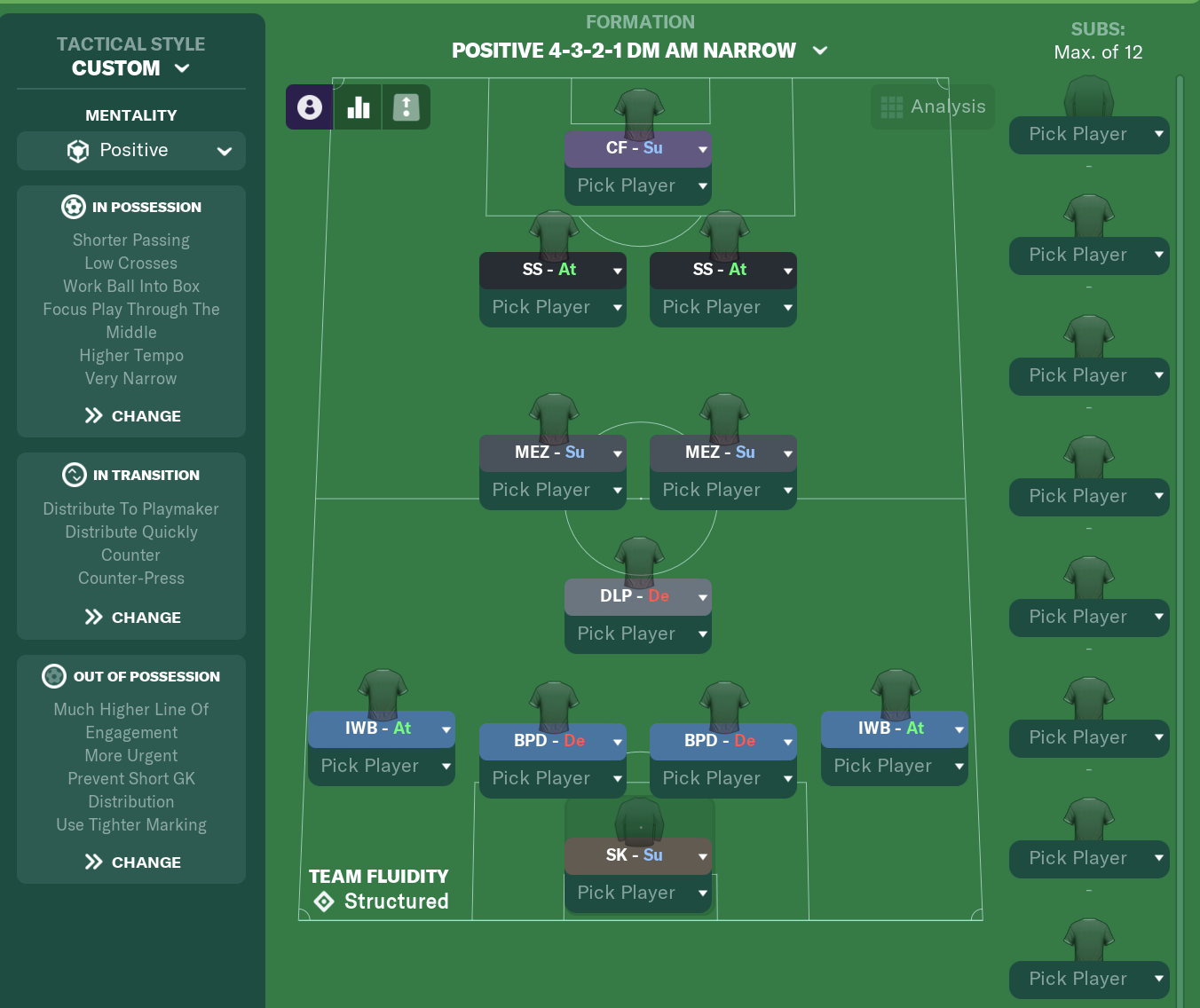This screenshot has height=1008, width=1200.
Task: Open the CF - Su role dropdown
Action: [x=637, y=149]
